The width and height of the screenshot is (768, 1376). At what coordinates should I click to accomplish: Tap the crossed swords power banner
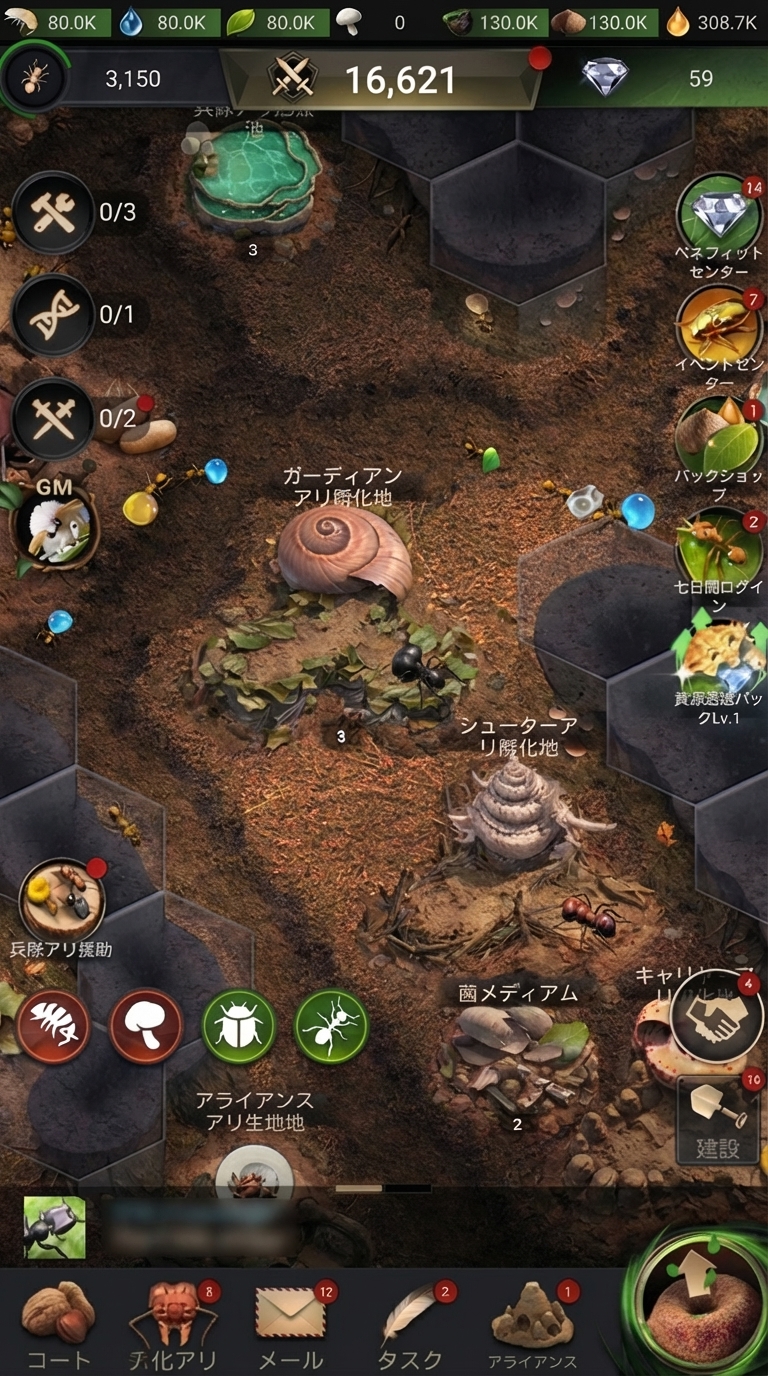(380, 79)
